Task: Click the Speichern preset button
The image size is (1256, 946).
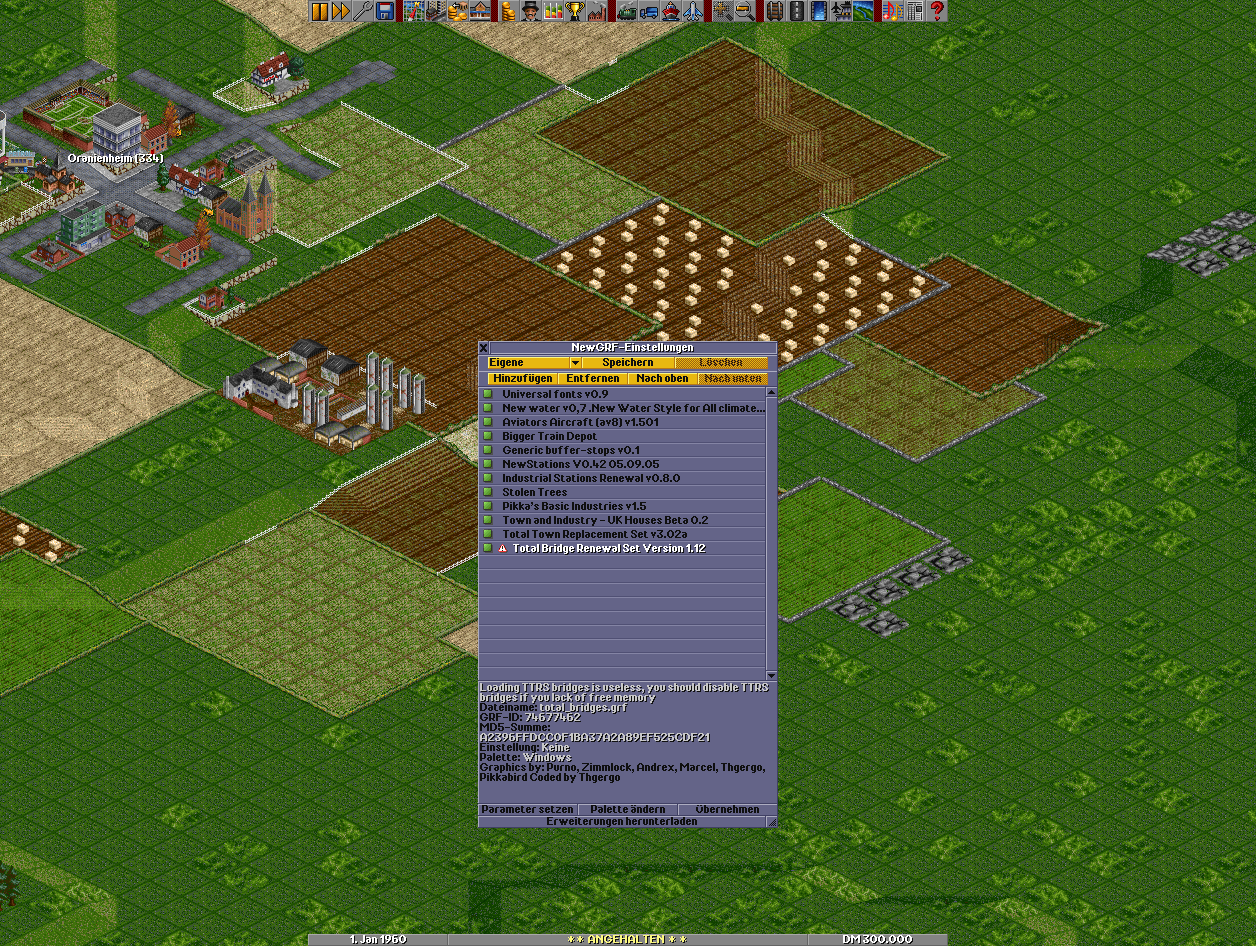Action: (x=627, y=362)
